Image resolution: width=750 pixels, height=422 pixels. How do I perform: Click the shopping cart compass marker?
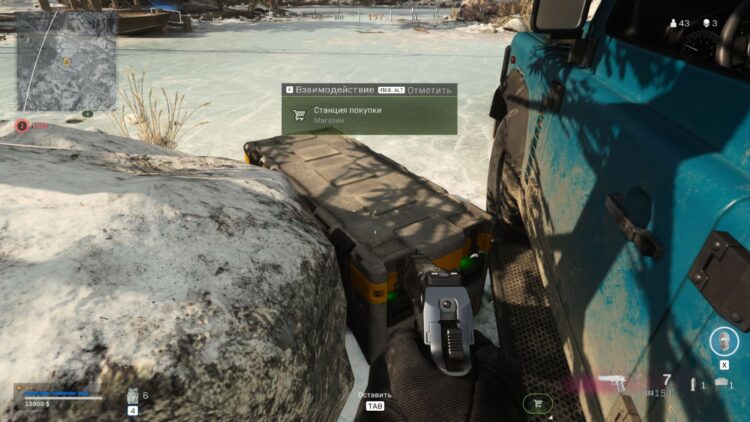[x=537, y=403]
